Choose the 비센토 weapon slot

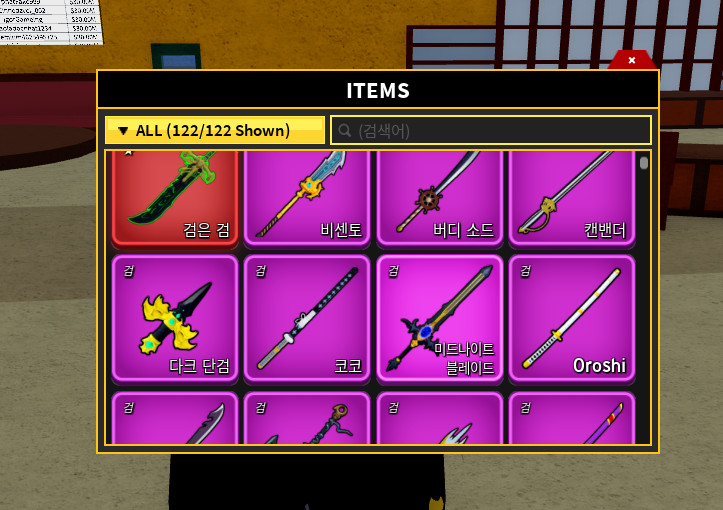pyautogui.click(x=307, y=197)
